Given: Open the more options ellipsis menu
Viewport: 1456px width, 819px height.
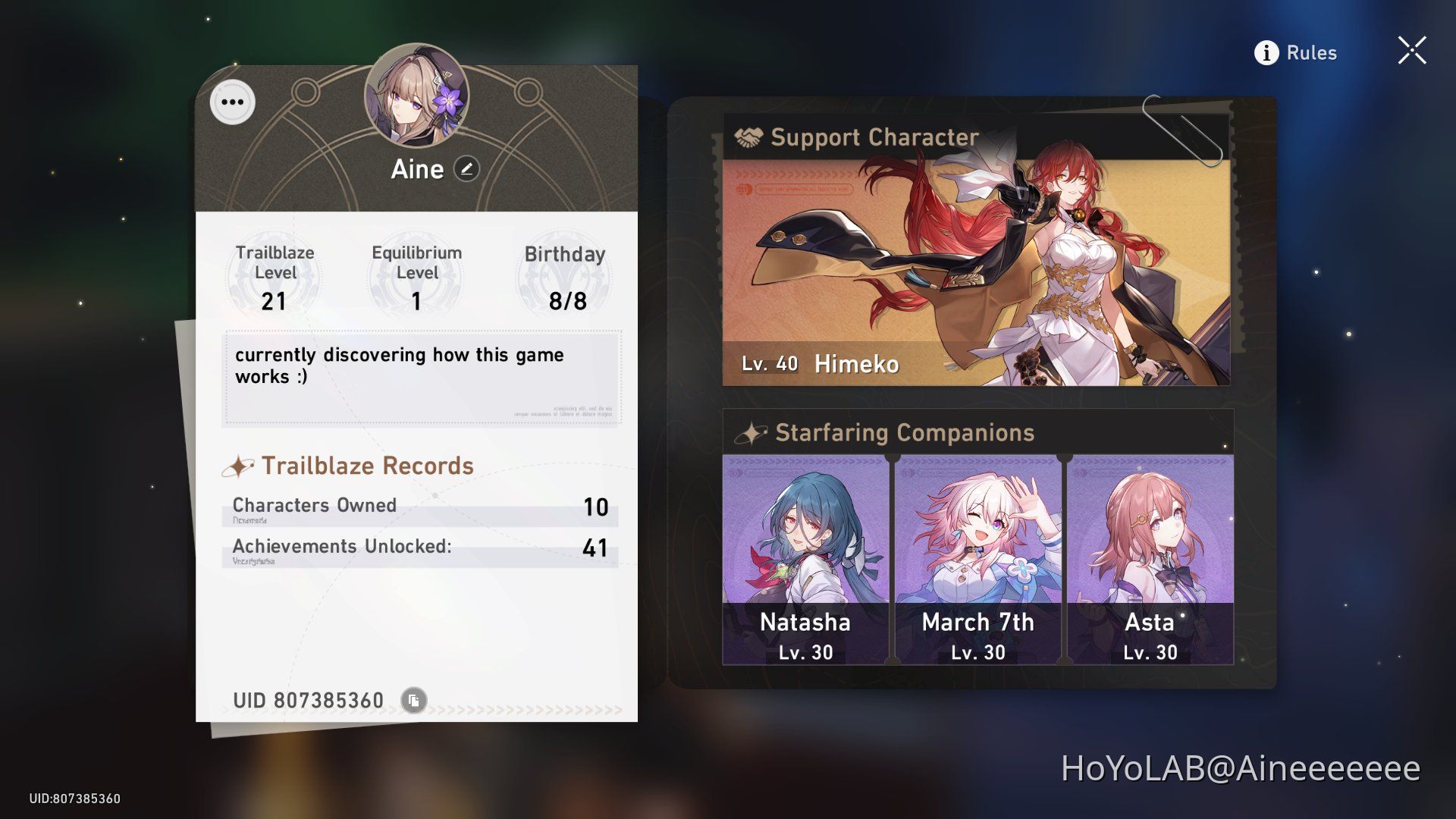Looking at the screenshot, I should point(231,102).
